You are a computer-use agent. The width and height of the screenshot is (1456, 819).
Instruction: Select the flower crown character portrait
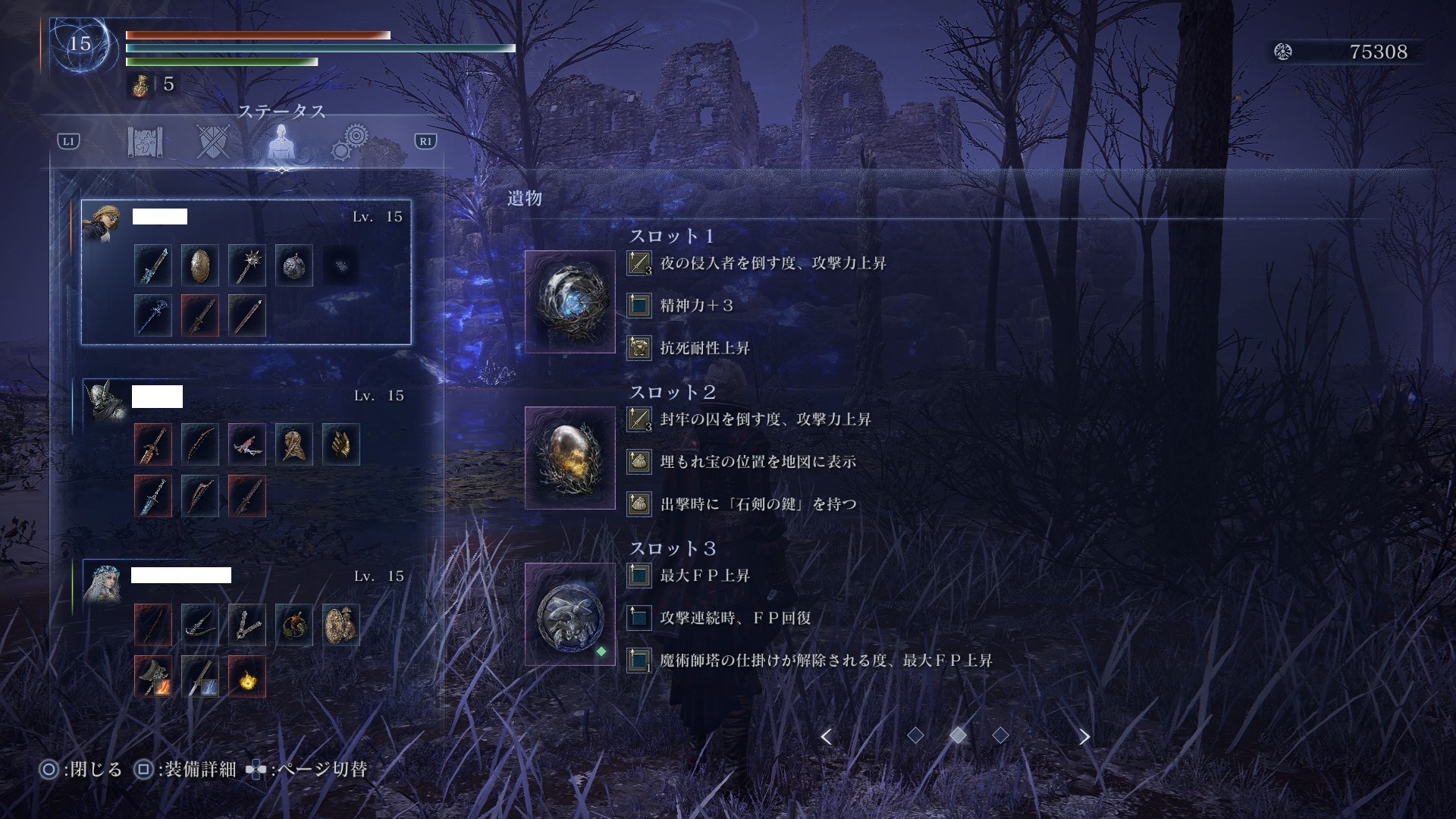(102, 582)
